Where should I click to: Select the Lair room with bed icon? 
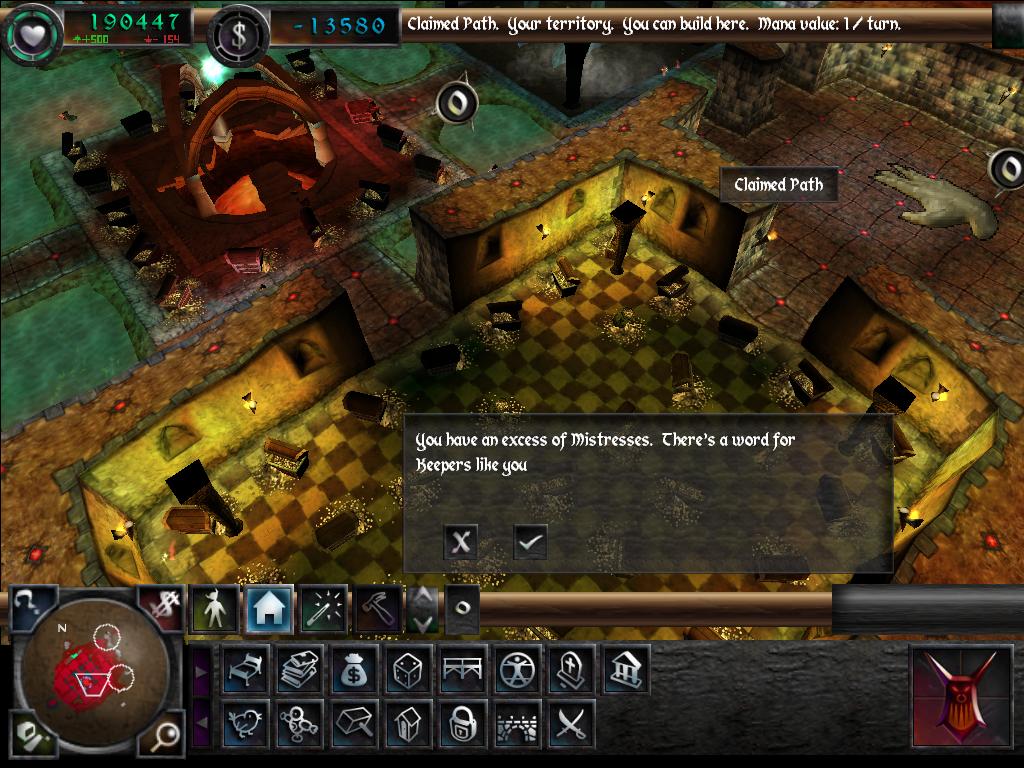[245, 669]
